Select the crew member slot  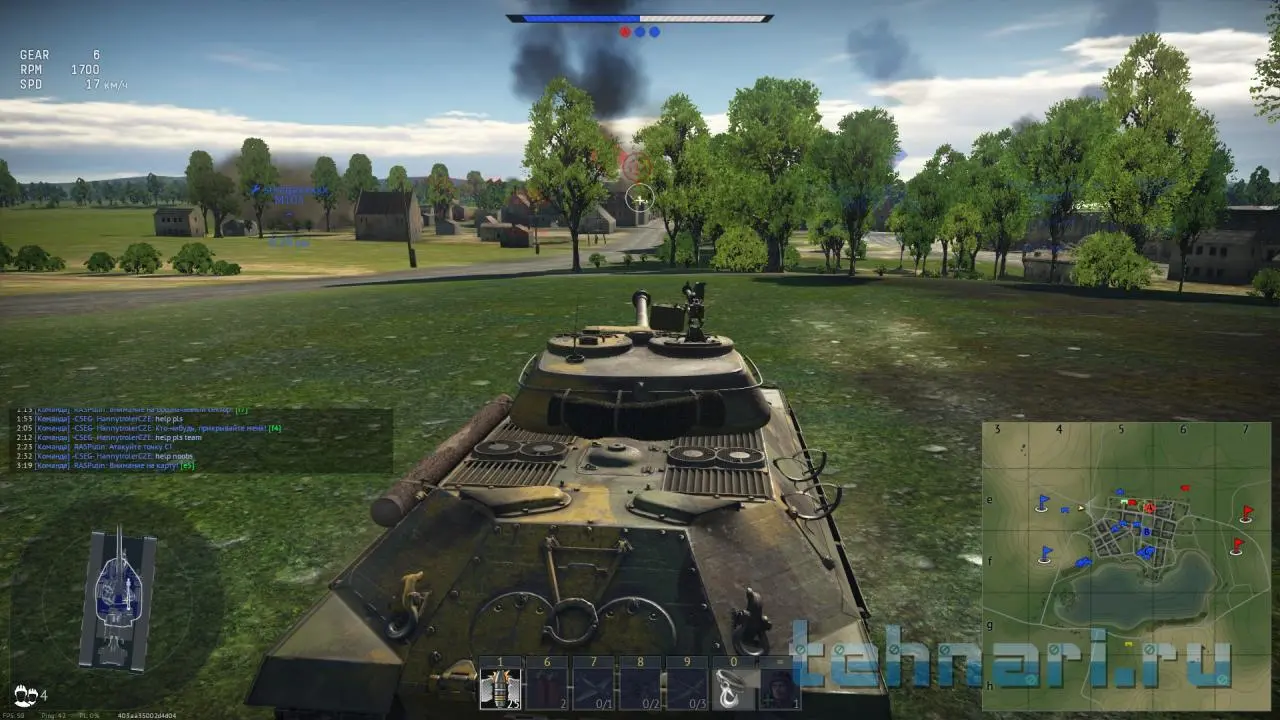[x=780, y=688]
